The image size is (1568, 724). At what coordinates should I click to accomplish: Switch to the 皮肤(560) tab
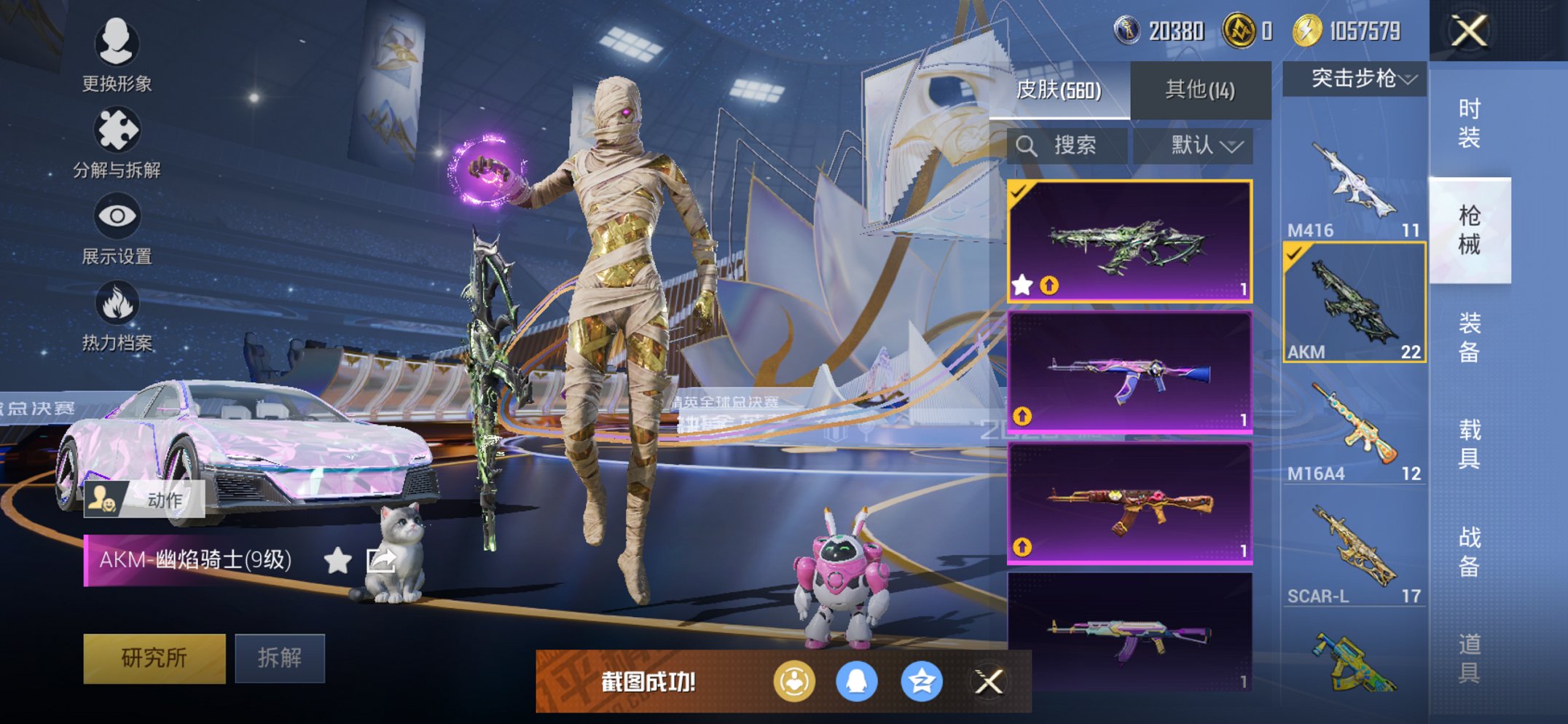coord(1059,90)
